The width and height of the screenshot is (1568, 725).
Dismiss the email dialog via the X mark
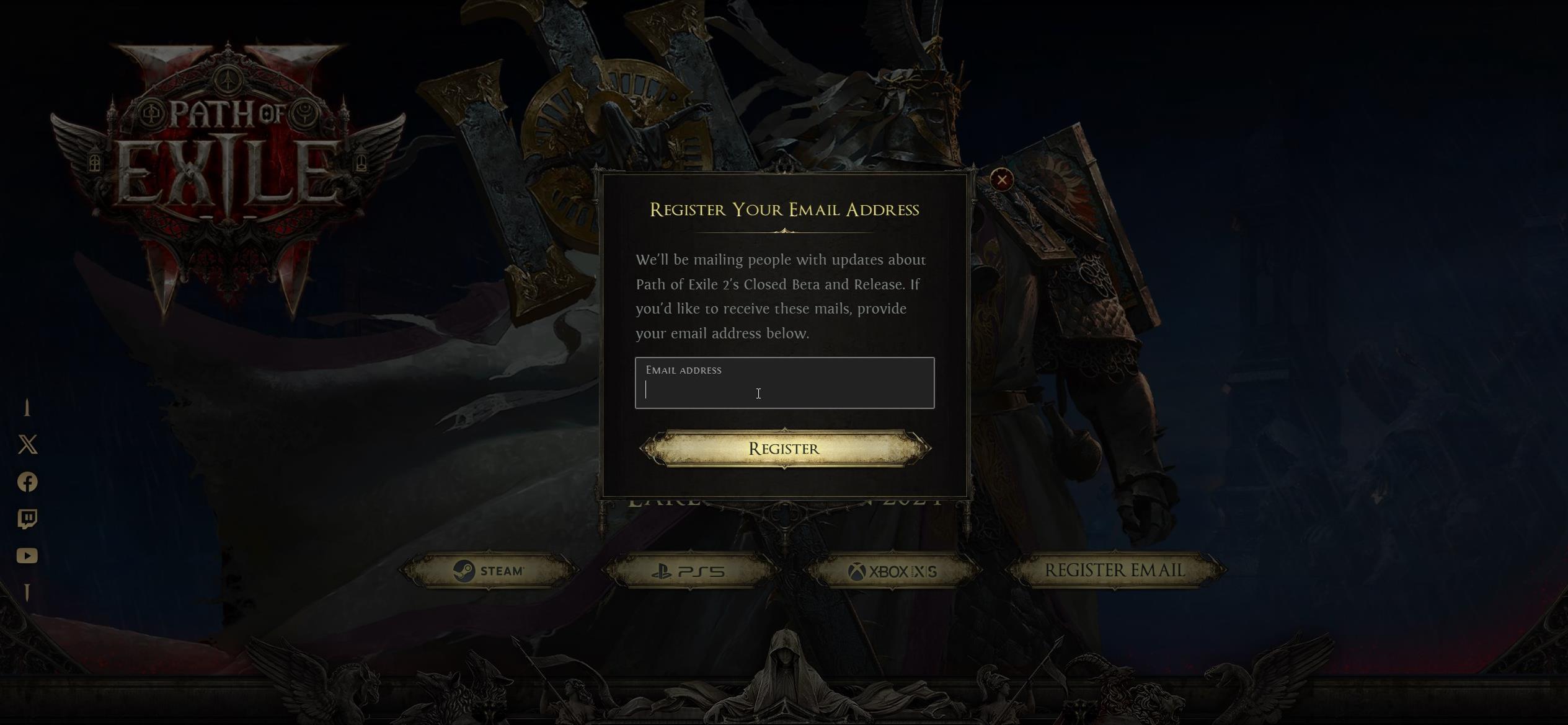pos(1002,180)
